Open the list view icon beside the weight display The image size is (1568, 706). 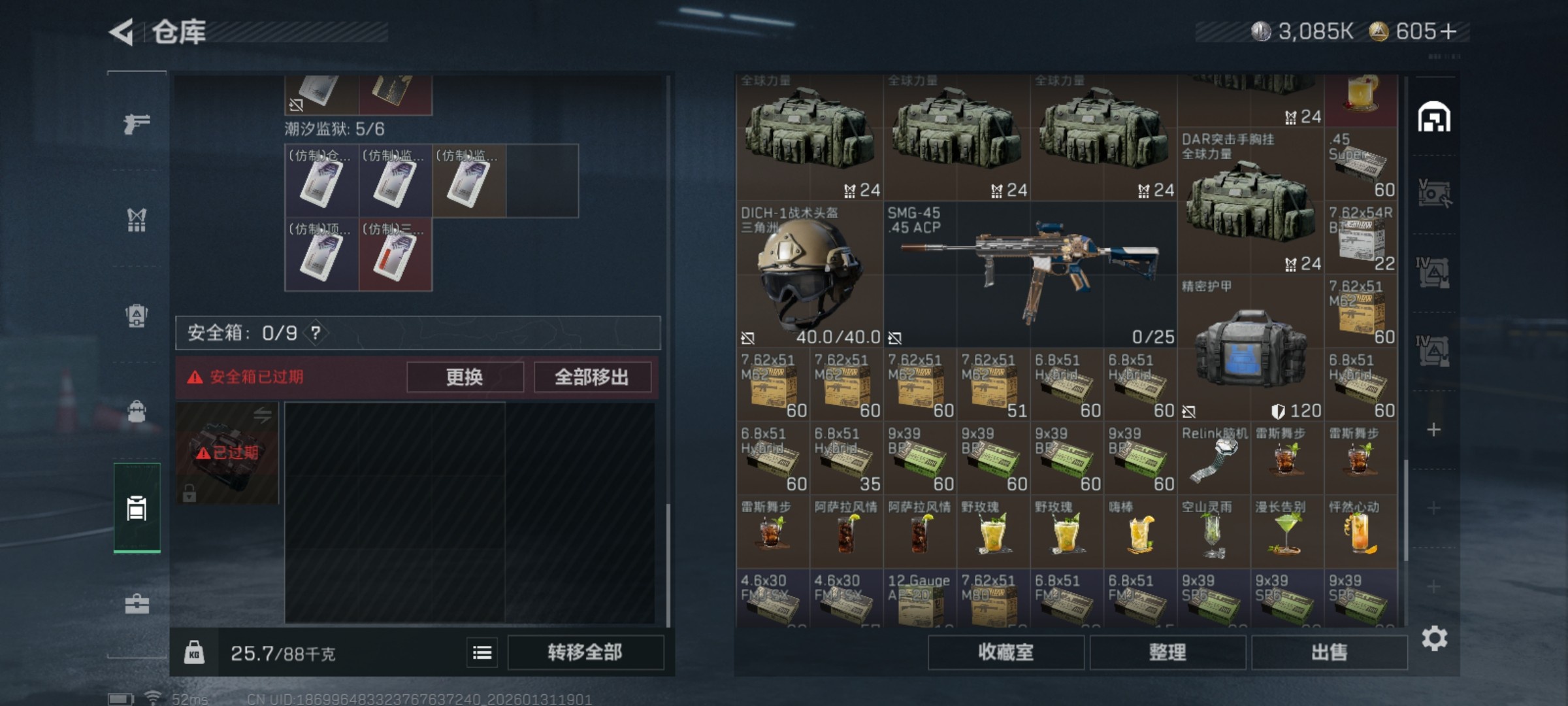click(x=482, y=652)
